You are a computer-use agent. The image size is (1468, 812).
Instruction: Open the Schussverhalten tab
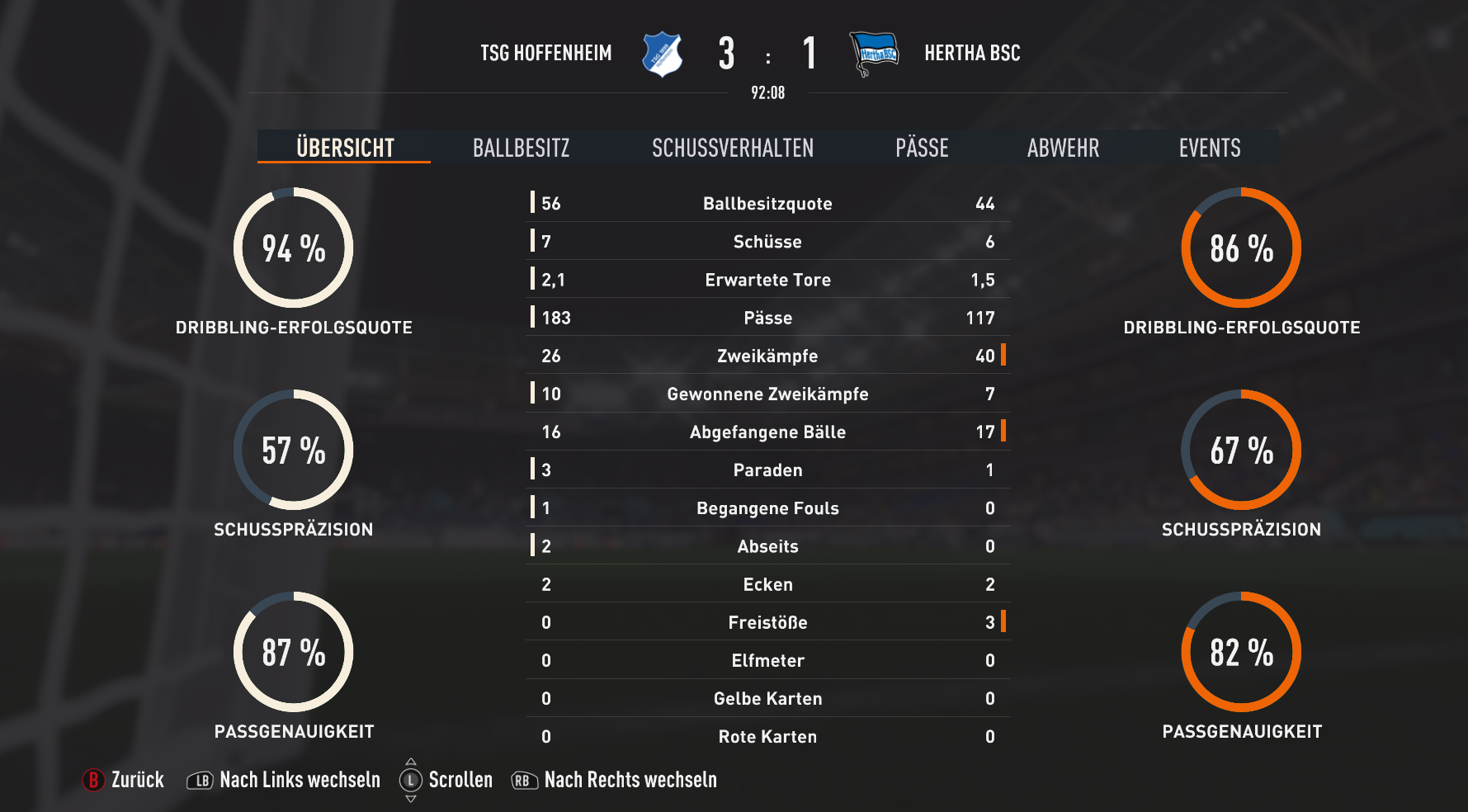pos(733,148)
